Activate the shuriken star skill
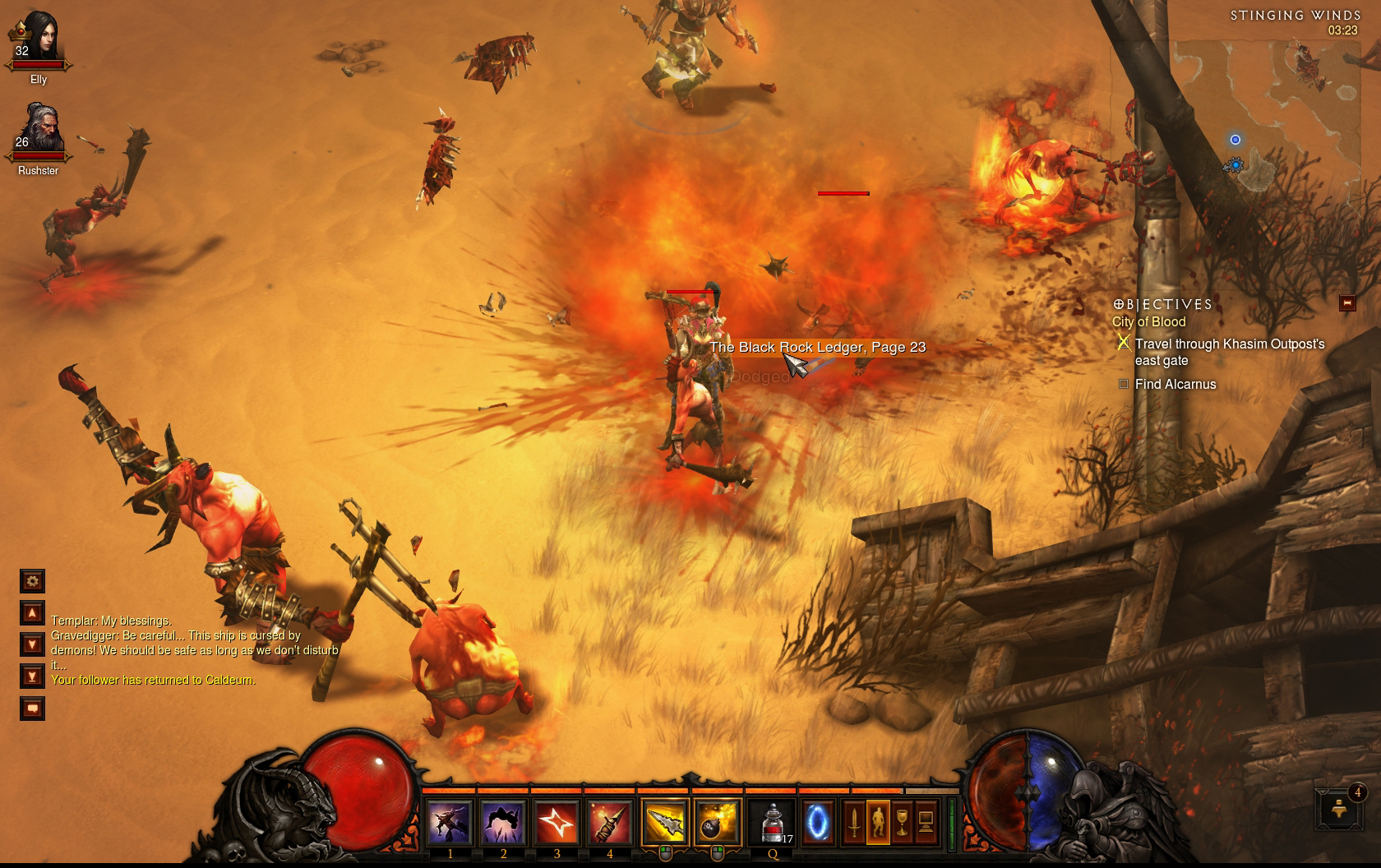 557,822
